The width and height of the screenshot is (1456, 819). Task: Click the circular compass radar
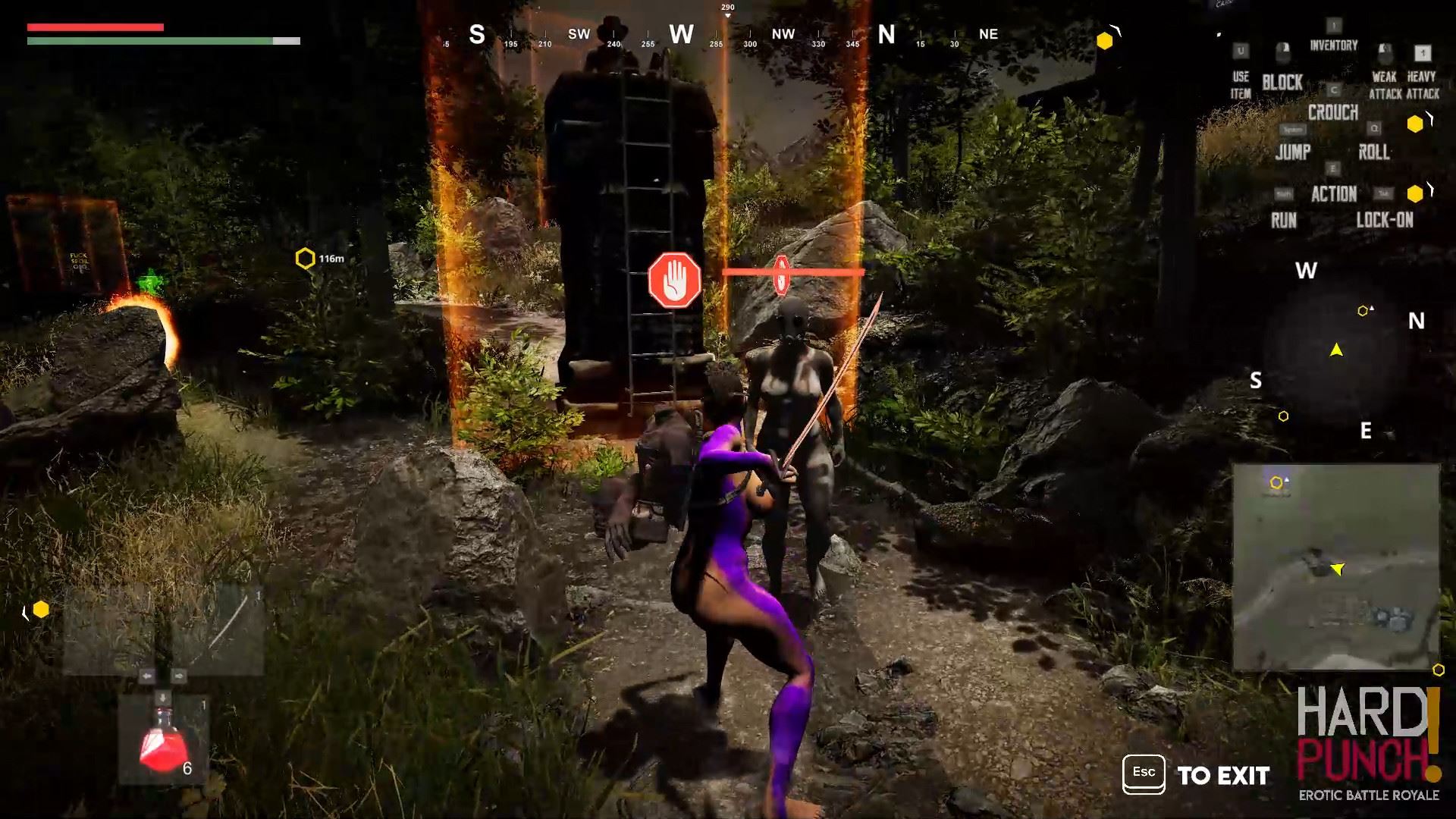click(x=1336, y=350)
